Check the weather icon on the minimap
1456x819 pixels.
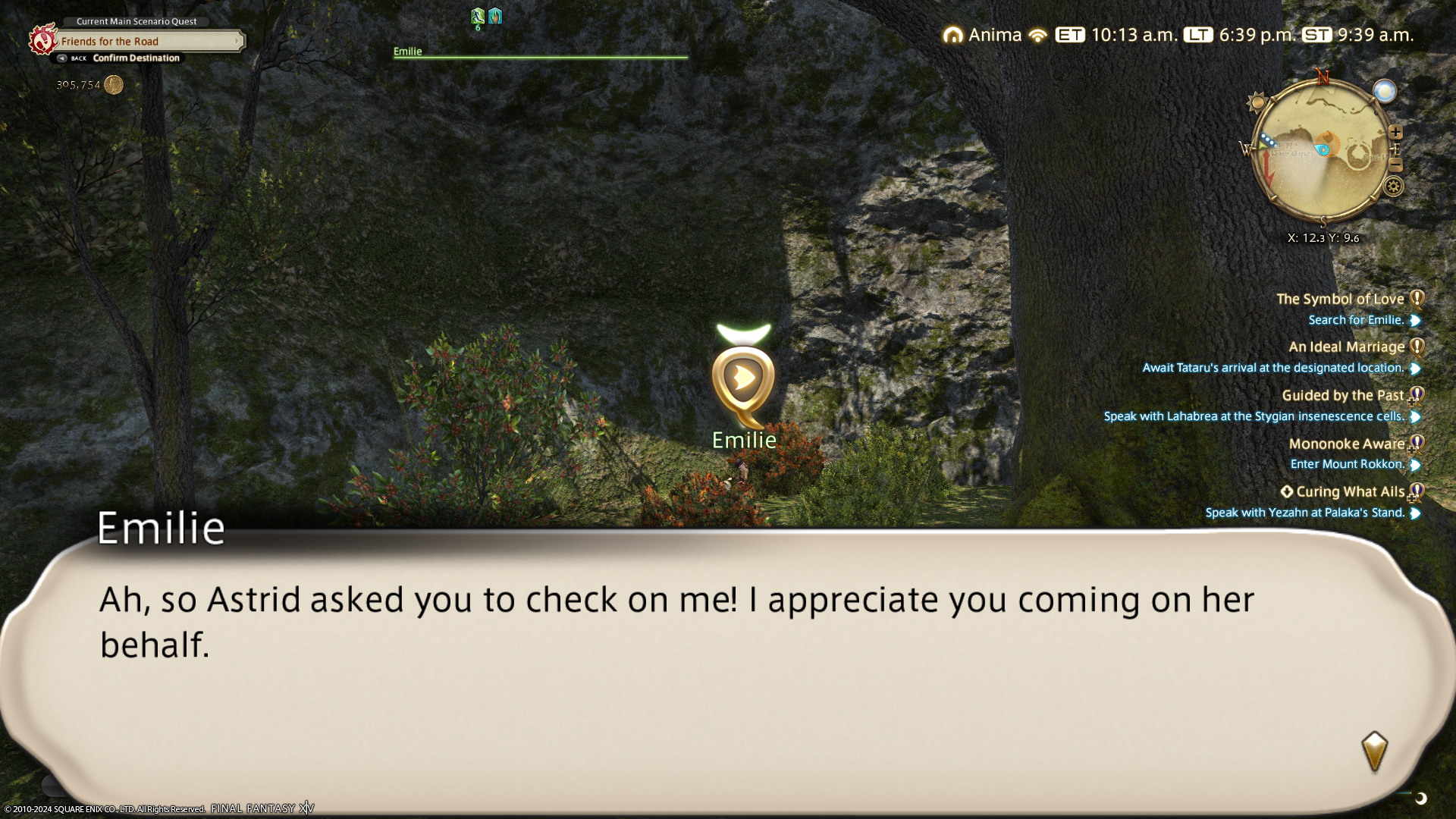tap(1384, 92)
